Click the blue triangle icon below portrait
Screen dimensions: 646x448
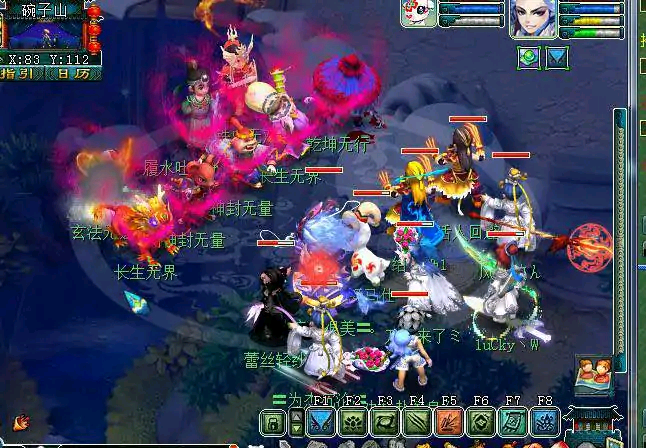(x=556, y=57)
